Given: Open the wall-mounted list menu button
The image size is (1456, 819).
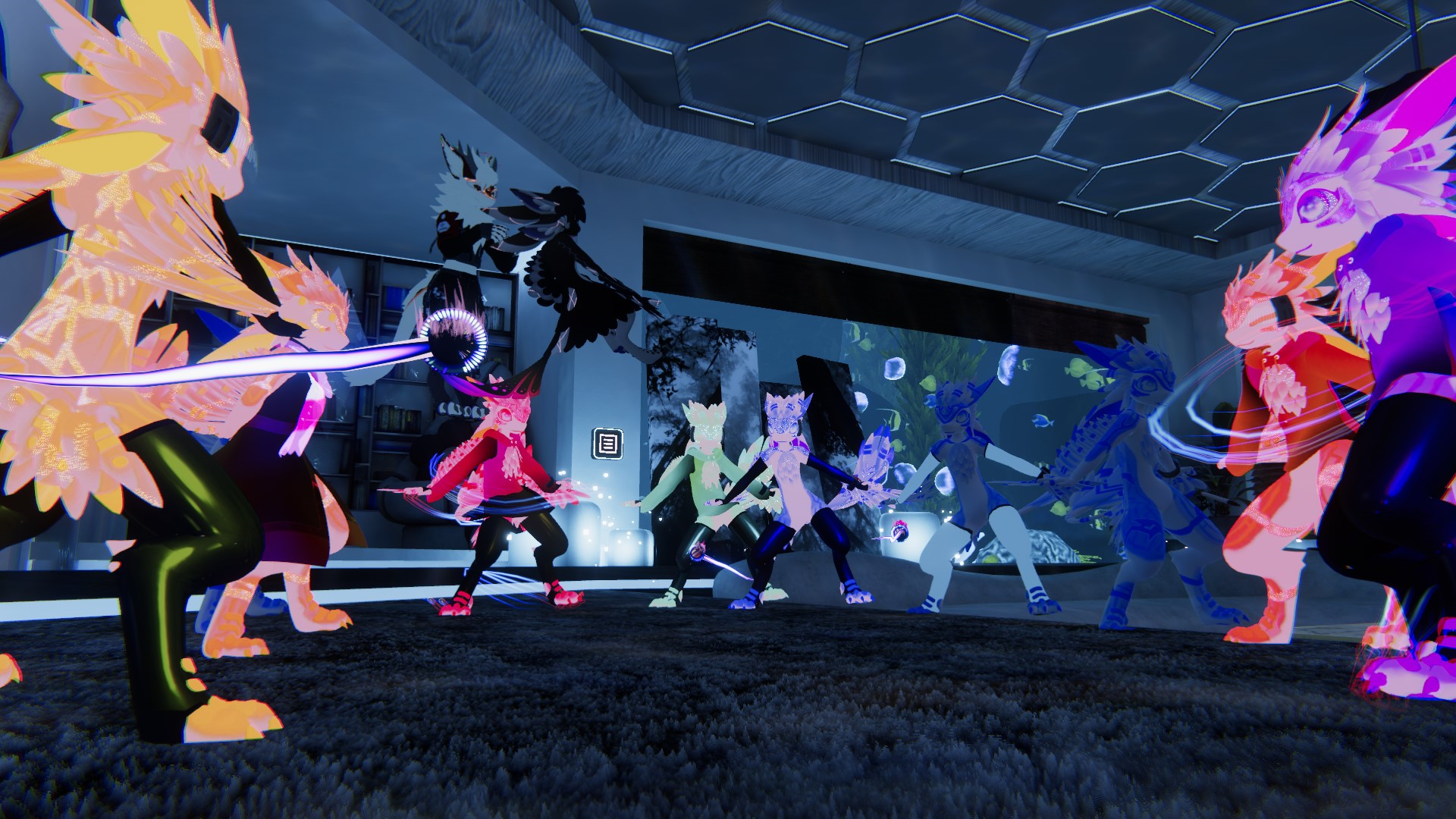Looking at the screenshot, I should 607,443.
